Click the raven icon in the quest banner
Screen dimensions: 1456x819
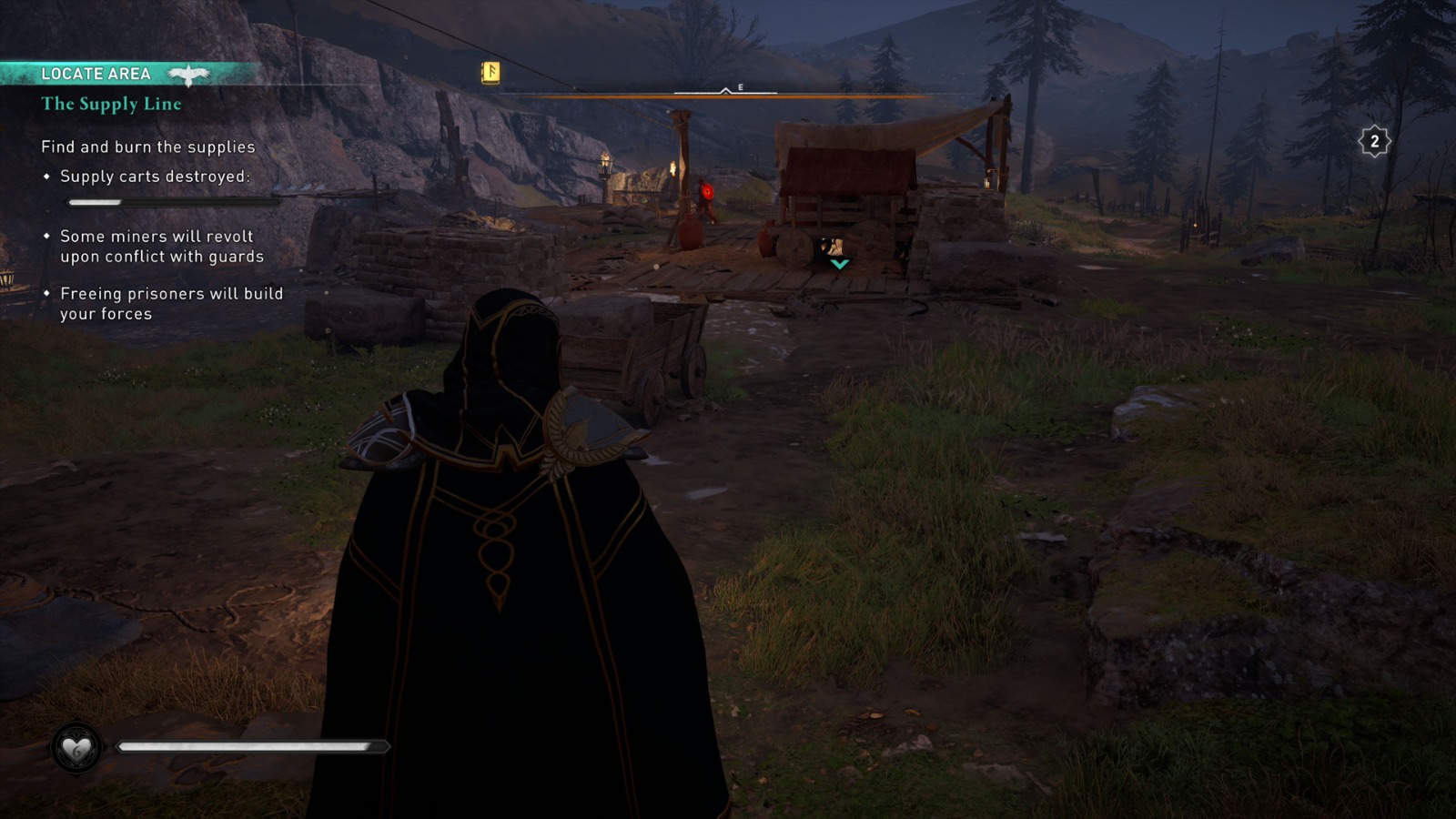point(188,74)
